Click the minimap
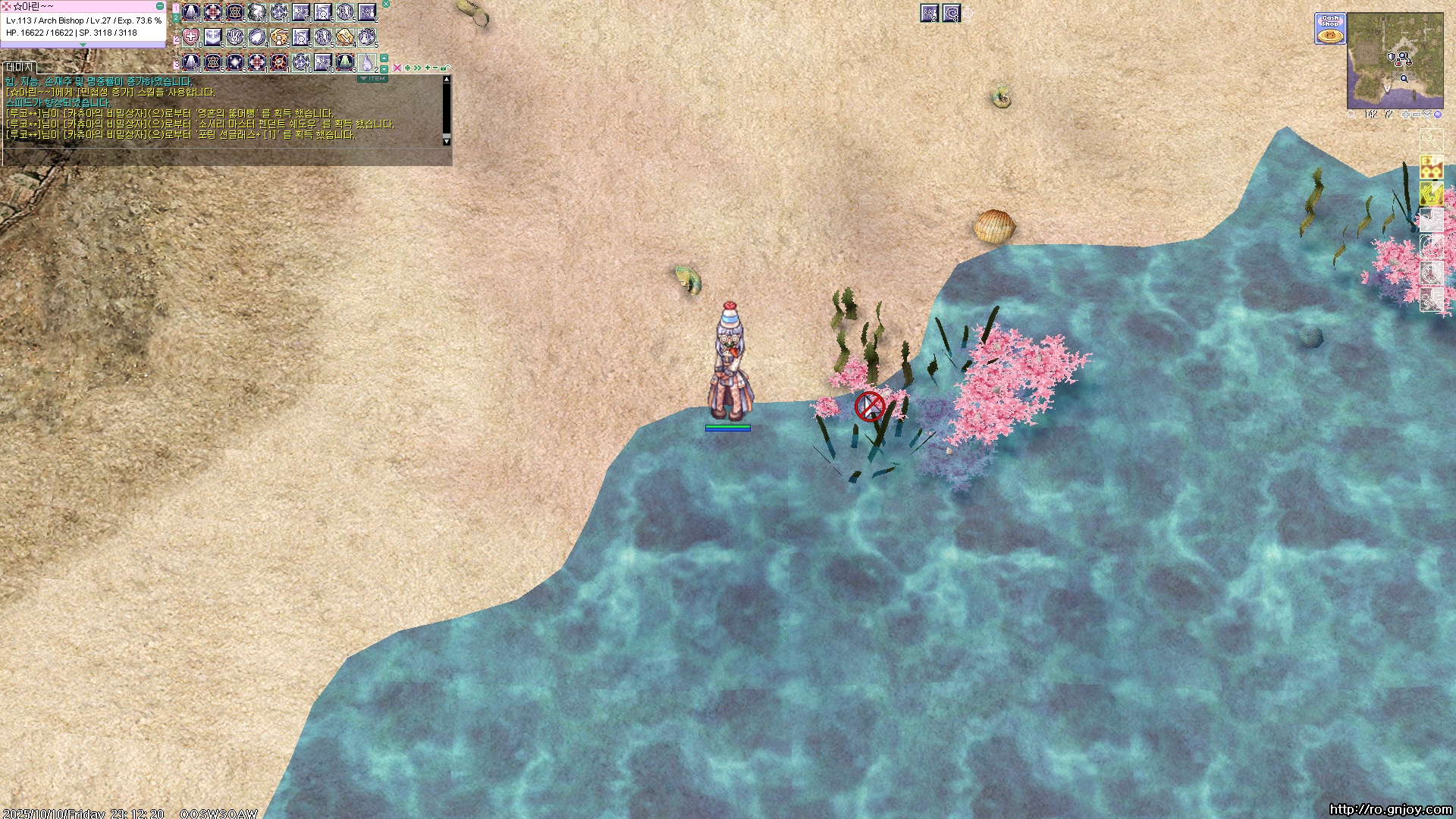This screenshot has width=1456, height=819. tap(1395, 61)
